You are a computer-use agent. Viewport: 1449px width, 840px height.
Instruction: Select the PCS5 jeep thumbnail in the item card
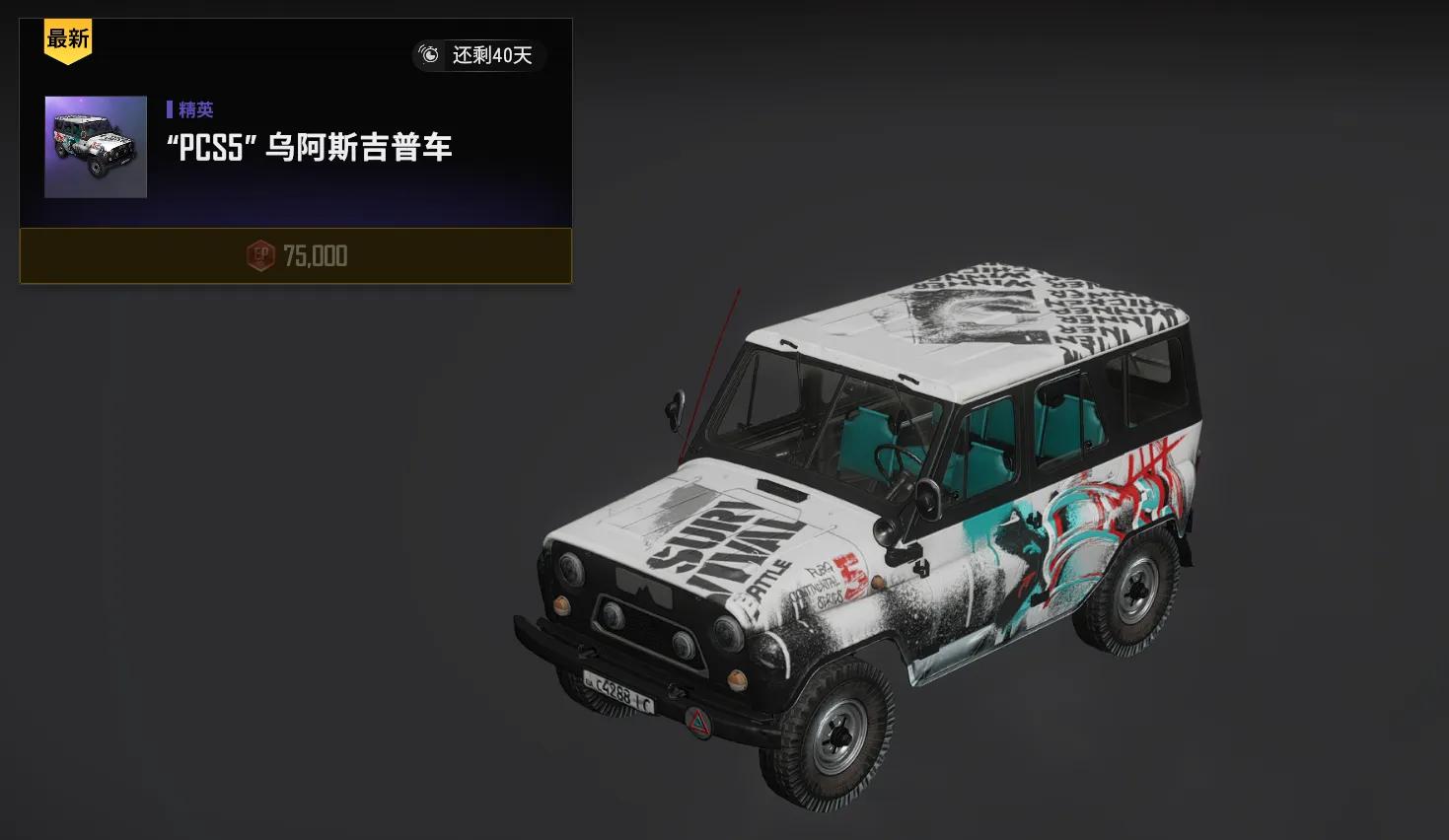point(95,148)
